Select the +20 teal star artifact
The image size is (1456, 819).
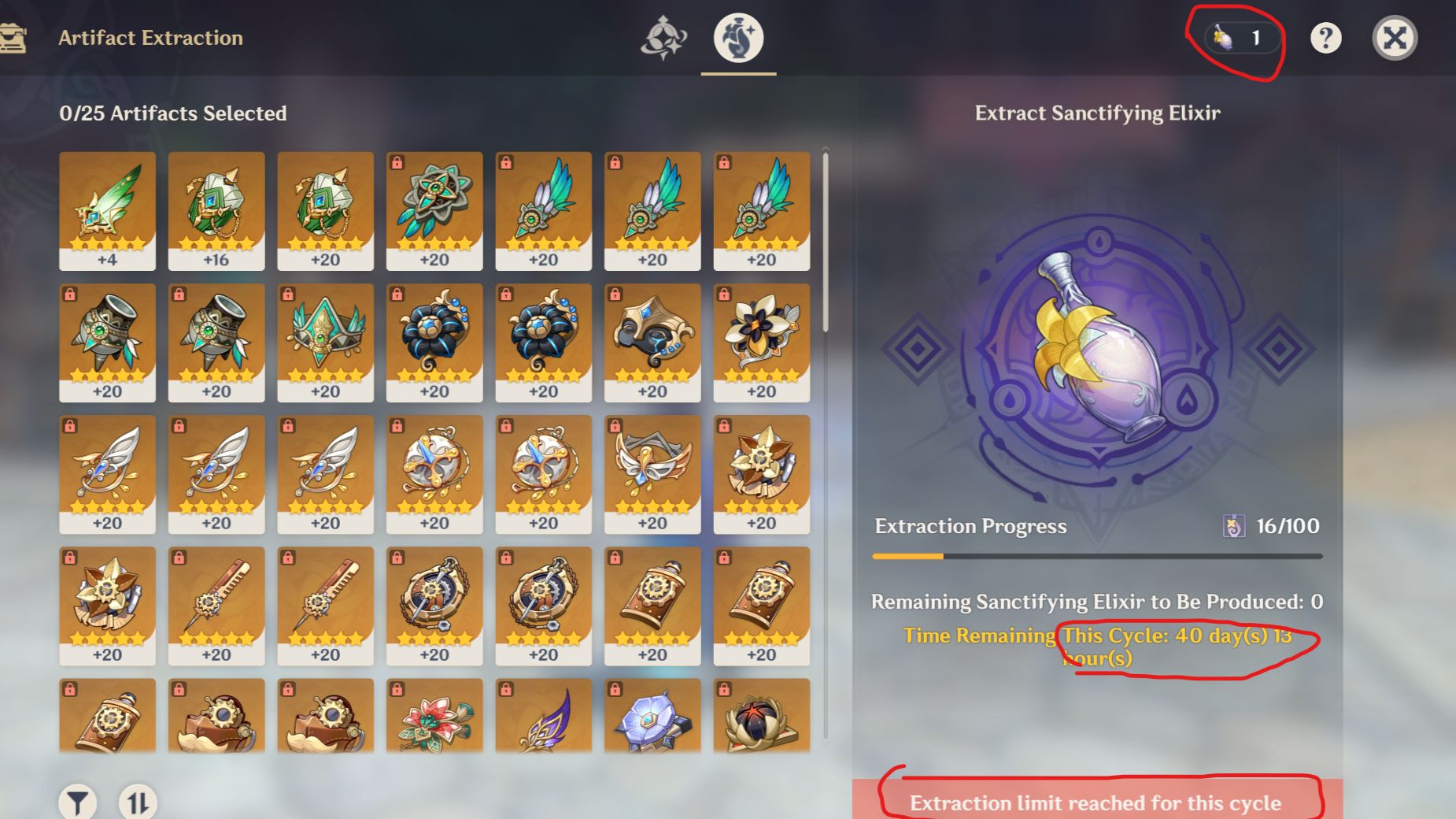pos(434,209)
